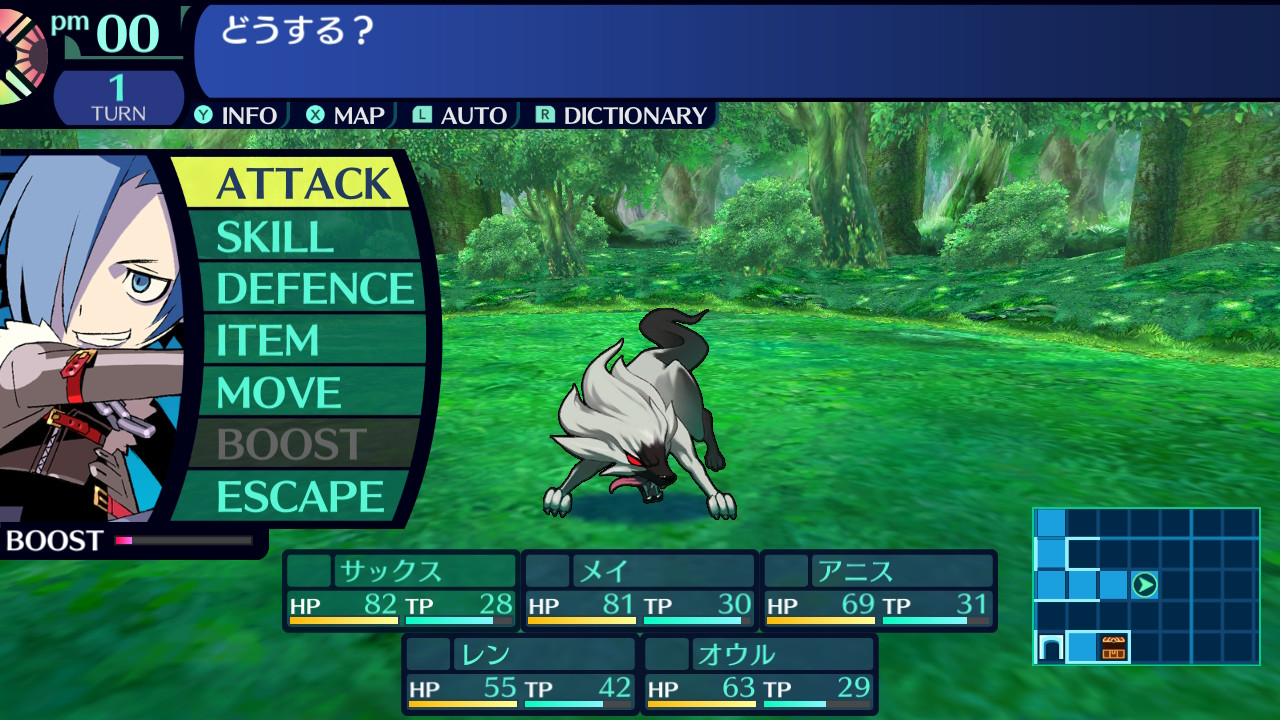
Task: Select party member アニス status panel
Action: [x=878, y=590]
